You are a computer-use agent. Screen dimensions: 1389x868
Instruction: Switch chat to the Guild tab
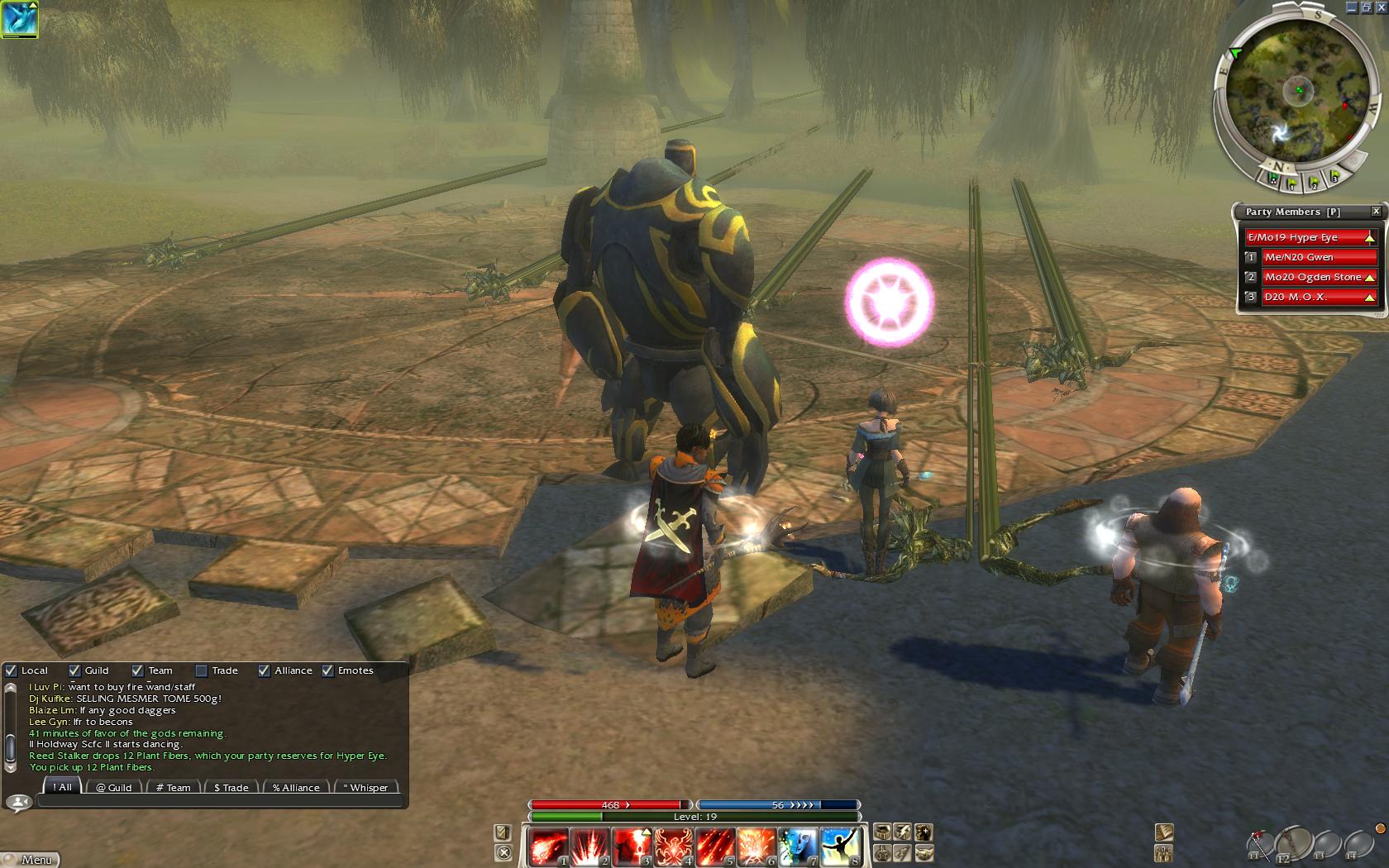point(113,787)
